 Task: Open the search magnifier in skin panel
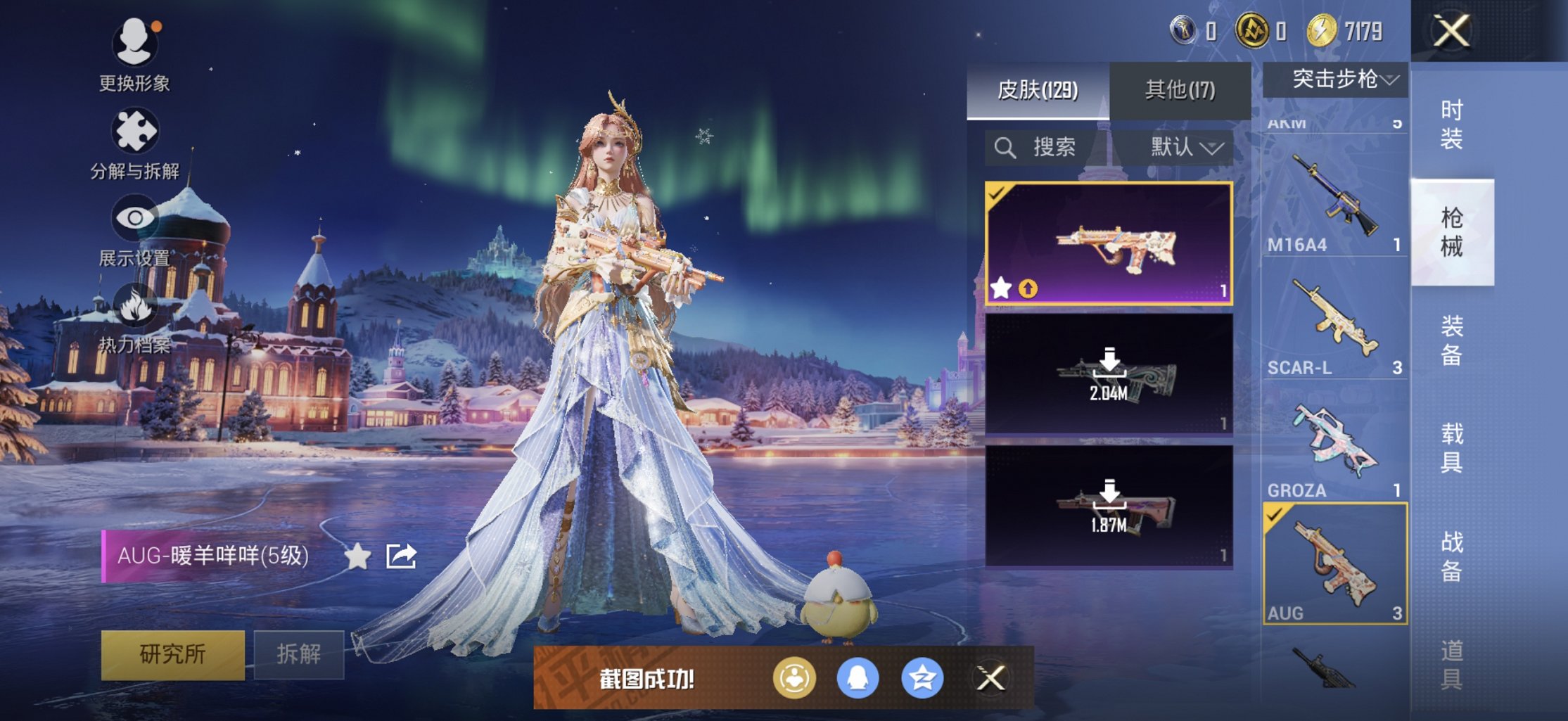pyautogui.click(x=1005, y=148)
